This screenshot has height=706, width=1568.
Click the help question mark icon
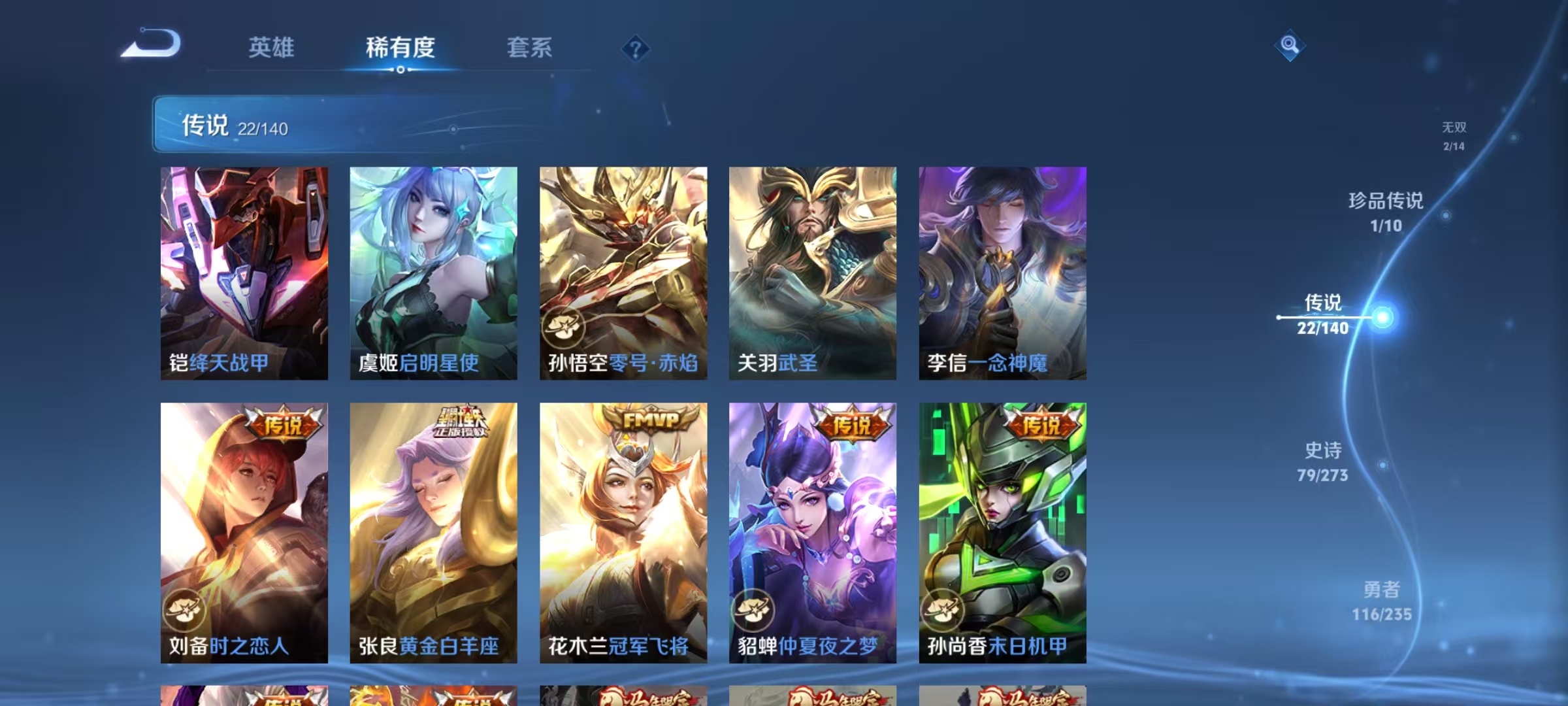[636, 49]
